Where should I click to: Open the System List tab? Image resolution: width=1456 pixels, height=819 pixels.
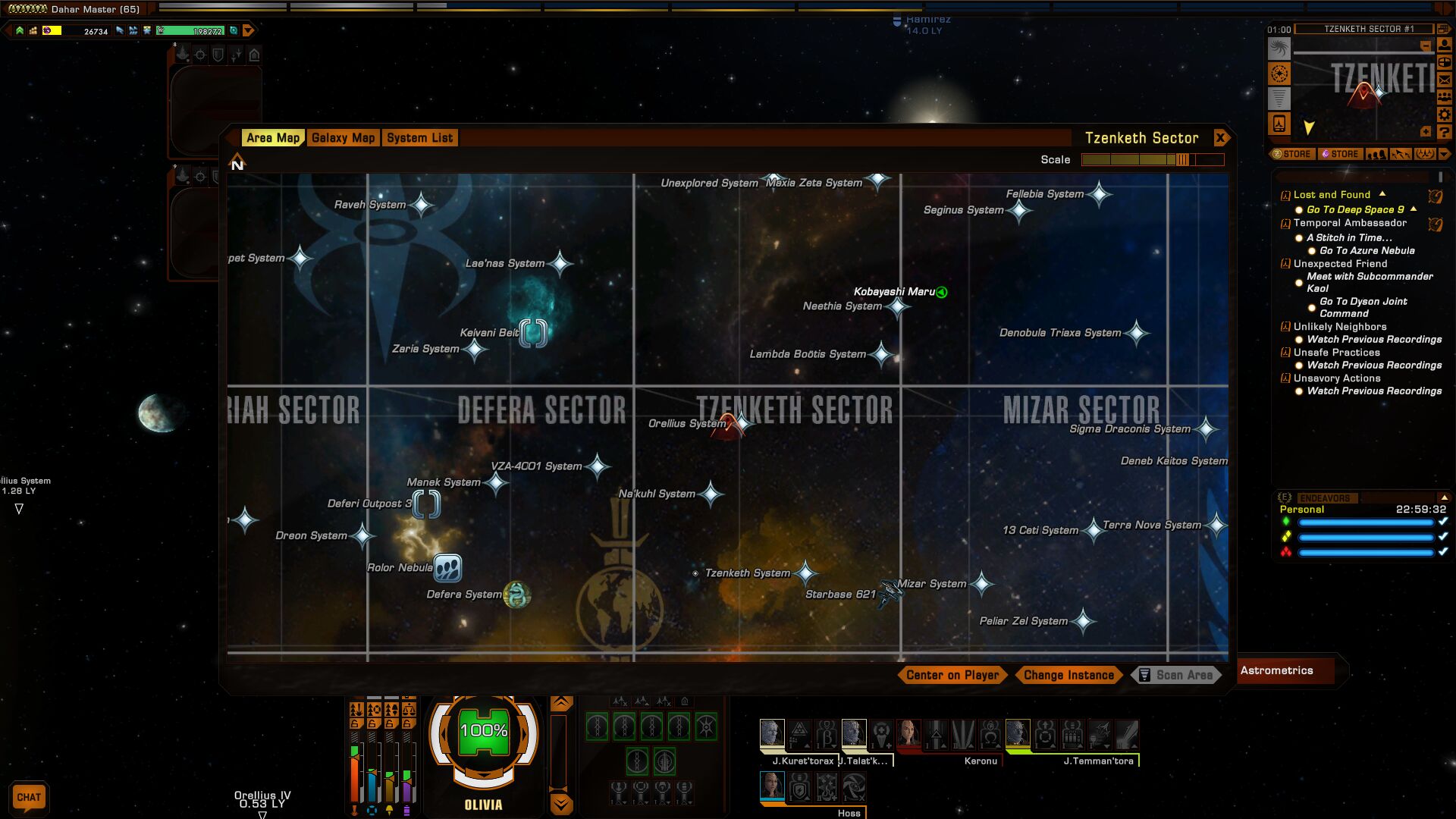[419, 138]
